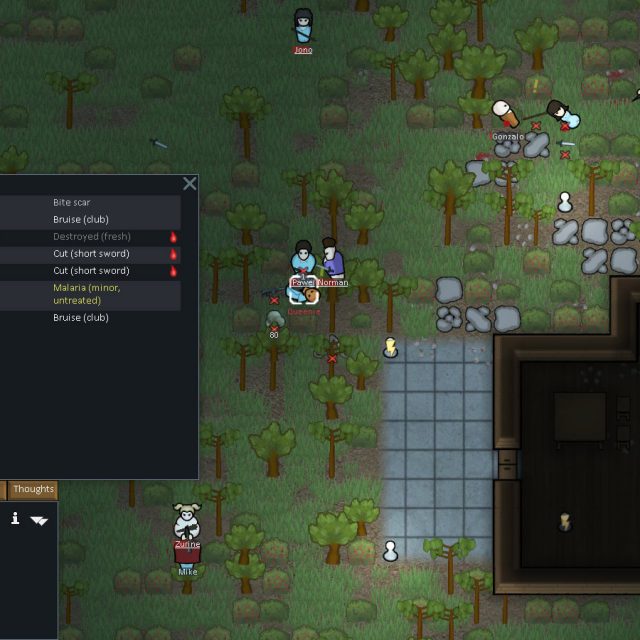
Task: Click the double-arrow icon beside info
Action: [39, 520]
